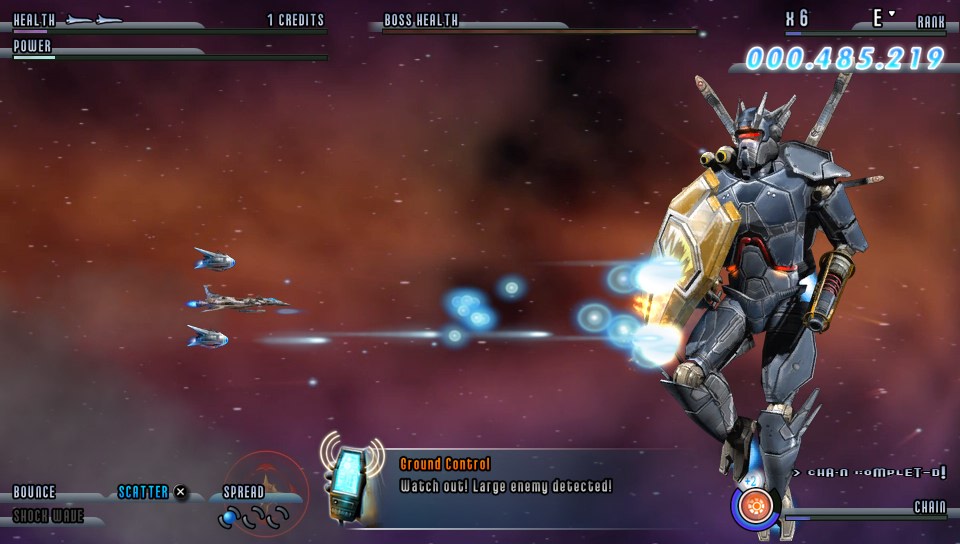Switch to the Spread weapon

pyautogui.click(x=244, y=492)
